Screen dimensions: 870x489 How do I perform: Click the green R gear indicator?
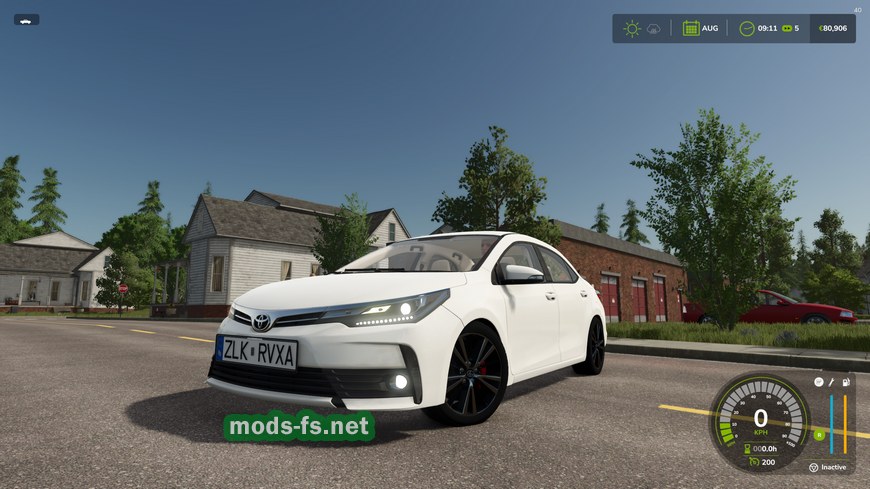[819, 434]
